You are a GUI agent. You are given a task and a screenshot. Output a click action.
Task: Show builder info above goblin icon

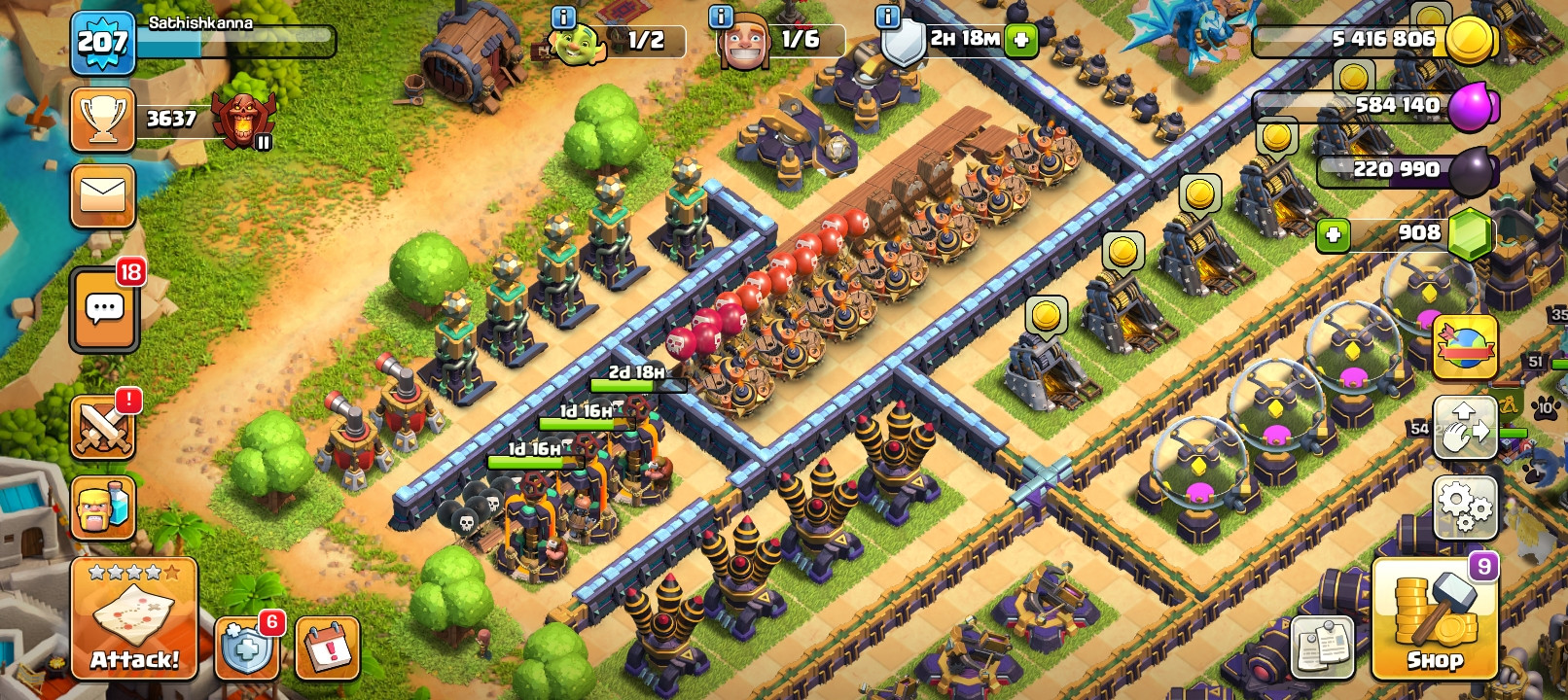563,17
